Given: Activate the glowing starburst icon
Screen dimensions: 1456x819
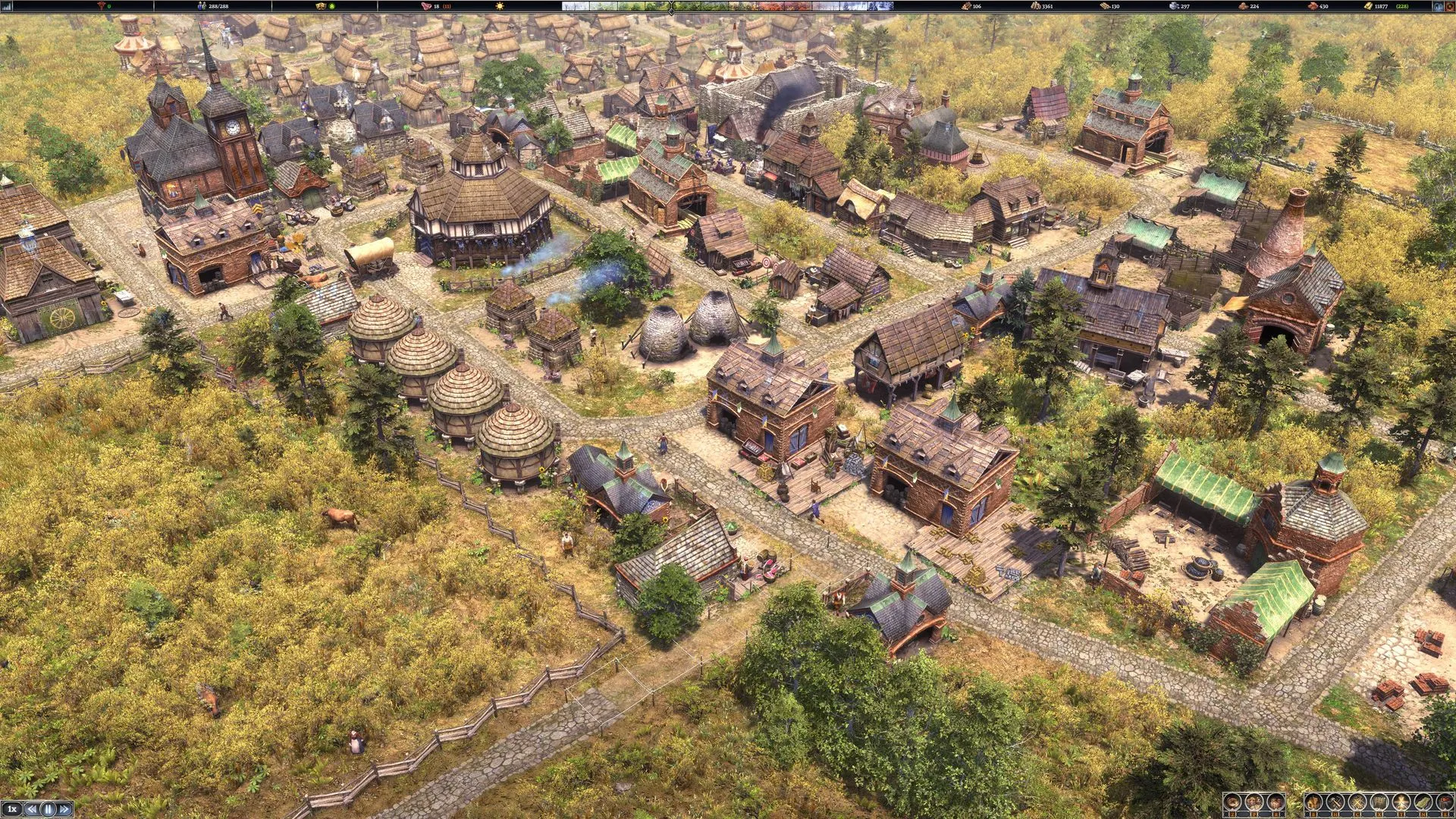Looking at the screenshot, I should tap(1401, 802).
